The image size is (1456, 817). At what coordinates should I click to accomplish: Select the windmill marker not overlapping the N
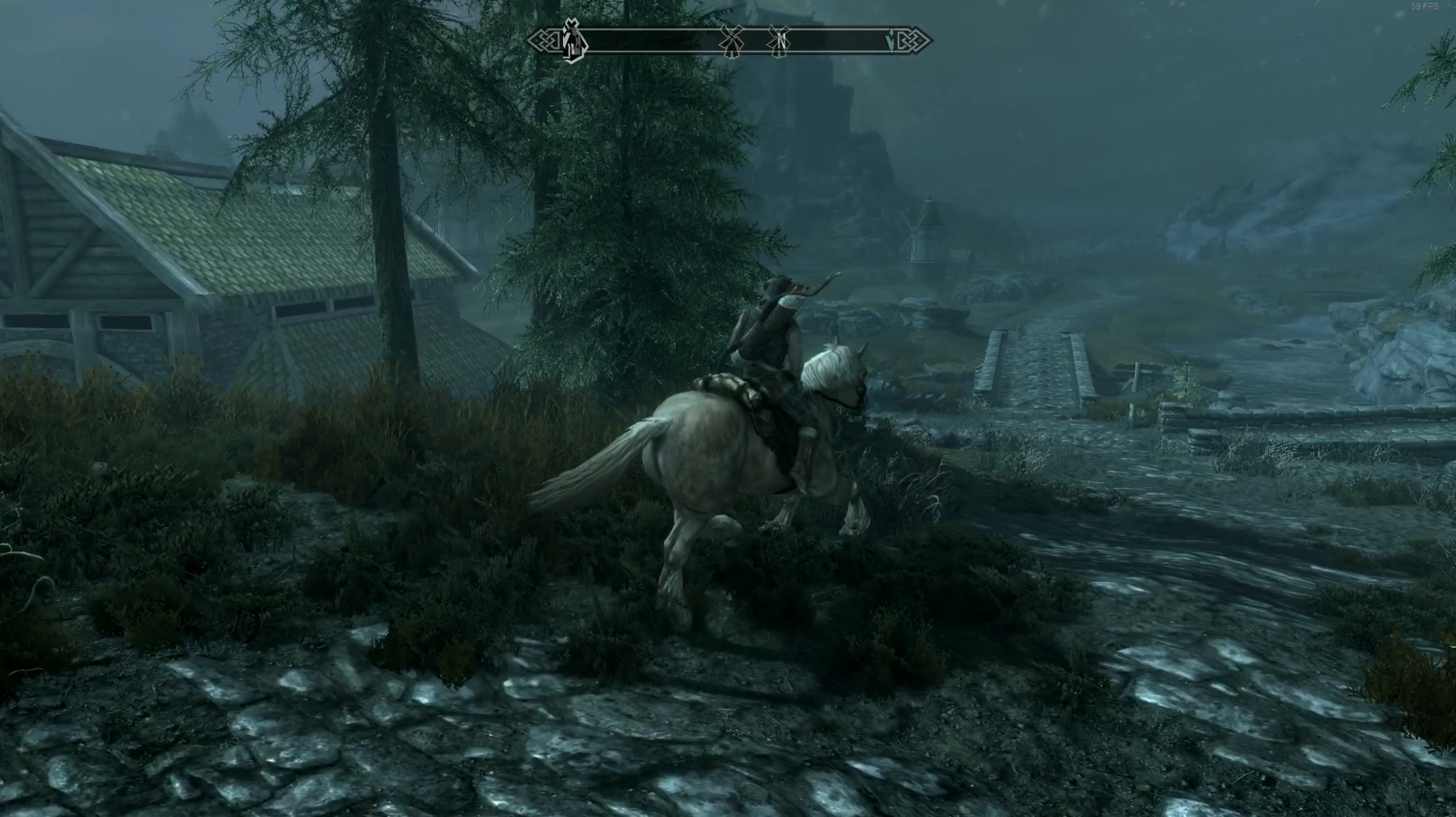731,42
